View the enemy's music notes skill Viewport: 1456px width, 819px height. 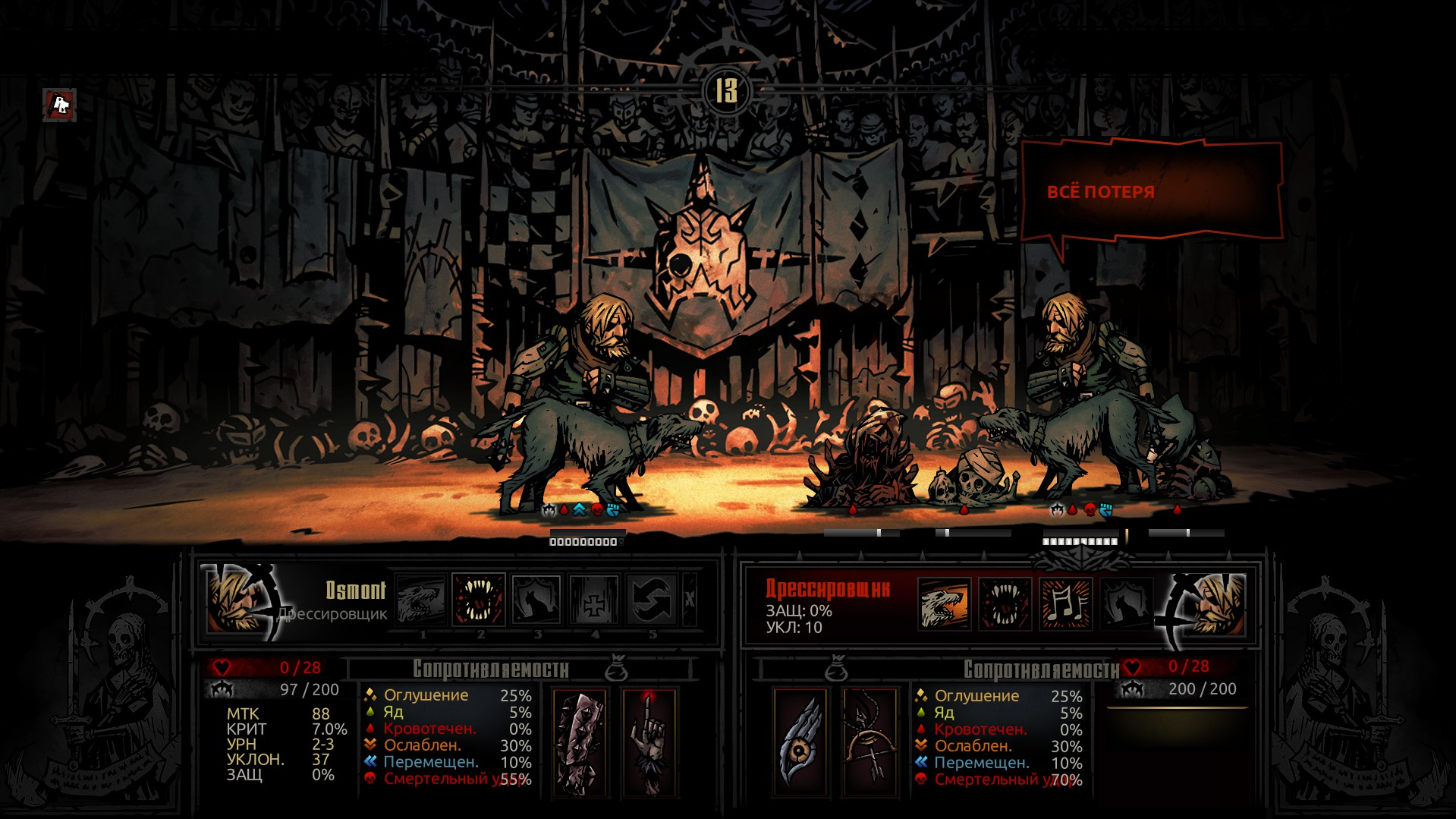point(1066,604)
